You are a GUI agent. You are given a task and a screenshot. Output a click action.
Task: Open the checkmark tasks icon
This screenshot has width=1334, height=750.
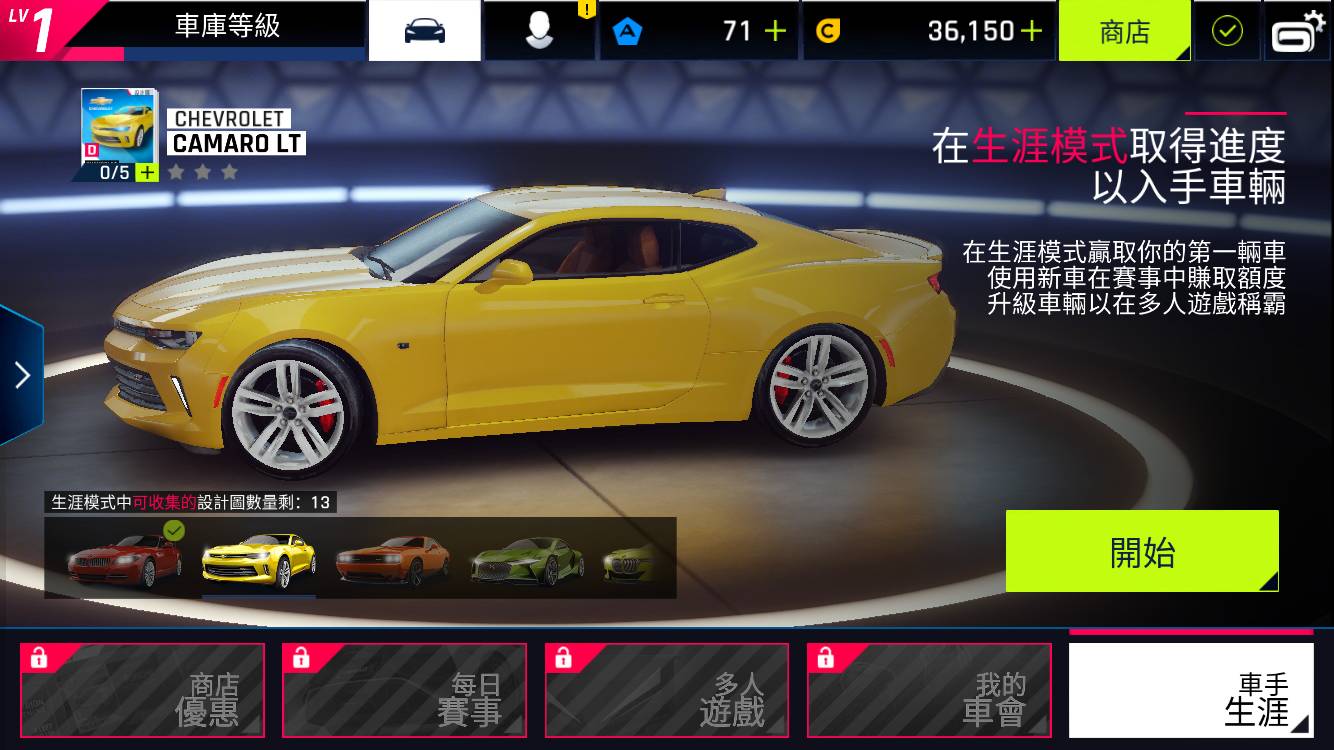pyautogui.click(x=1227, y=29)
